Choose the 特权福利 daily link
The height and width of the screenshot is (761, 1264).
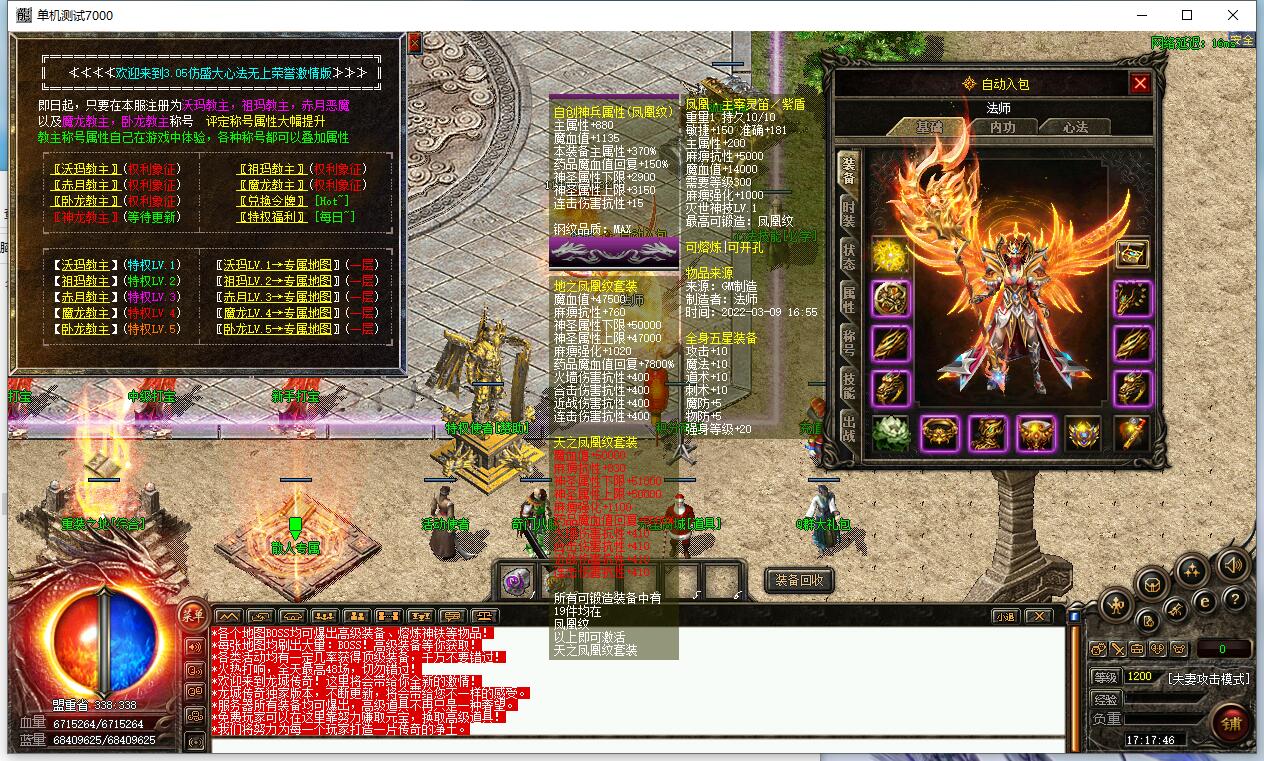272,217
